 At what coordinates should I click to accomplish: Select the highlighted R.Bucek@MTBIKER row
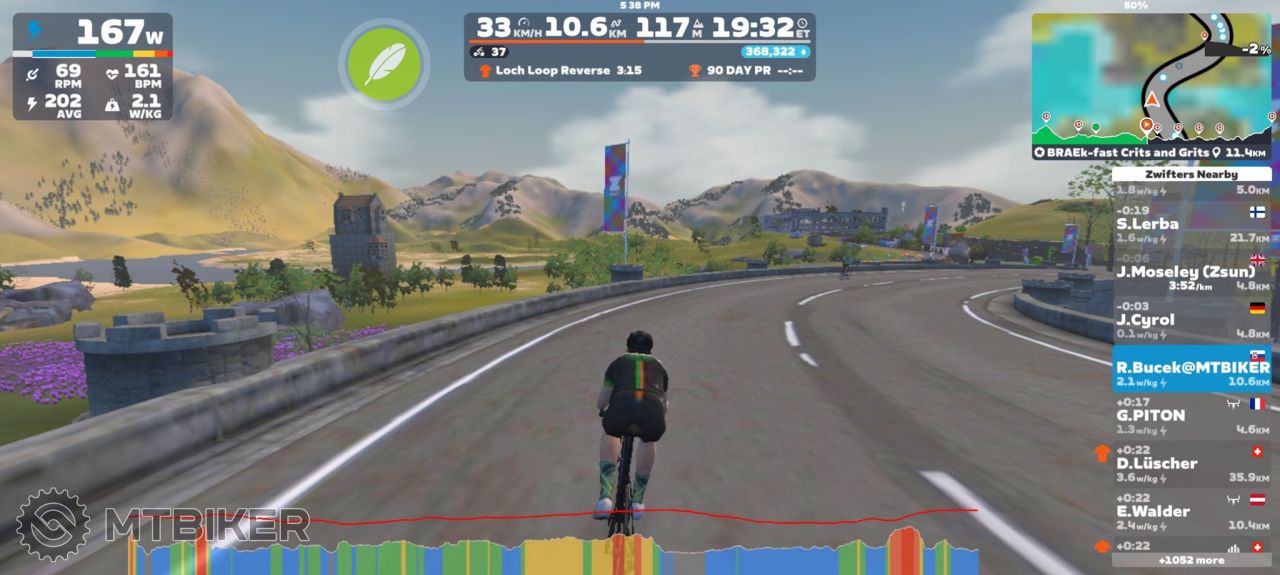(1191, 368)
